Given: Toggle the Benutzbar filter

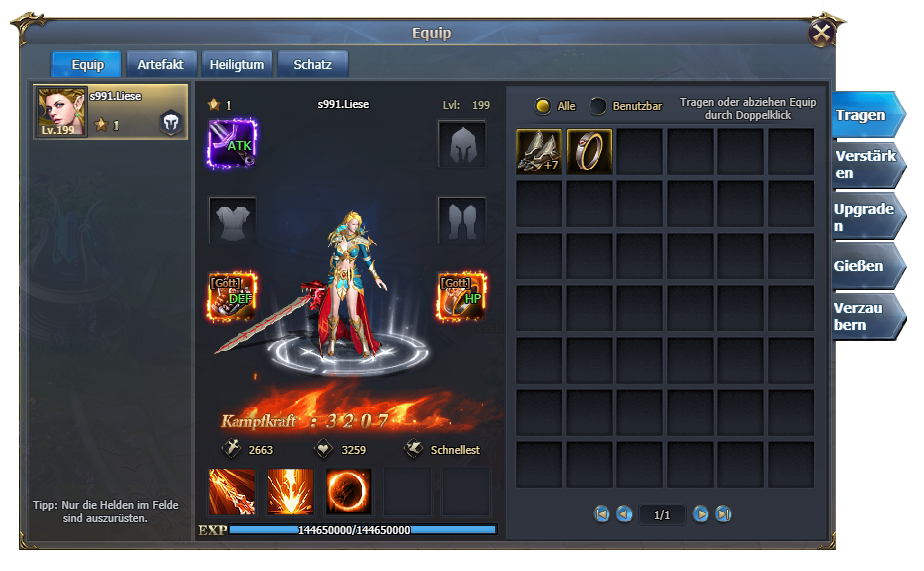Looking at the screenshot, I should [598, 106].
